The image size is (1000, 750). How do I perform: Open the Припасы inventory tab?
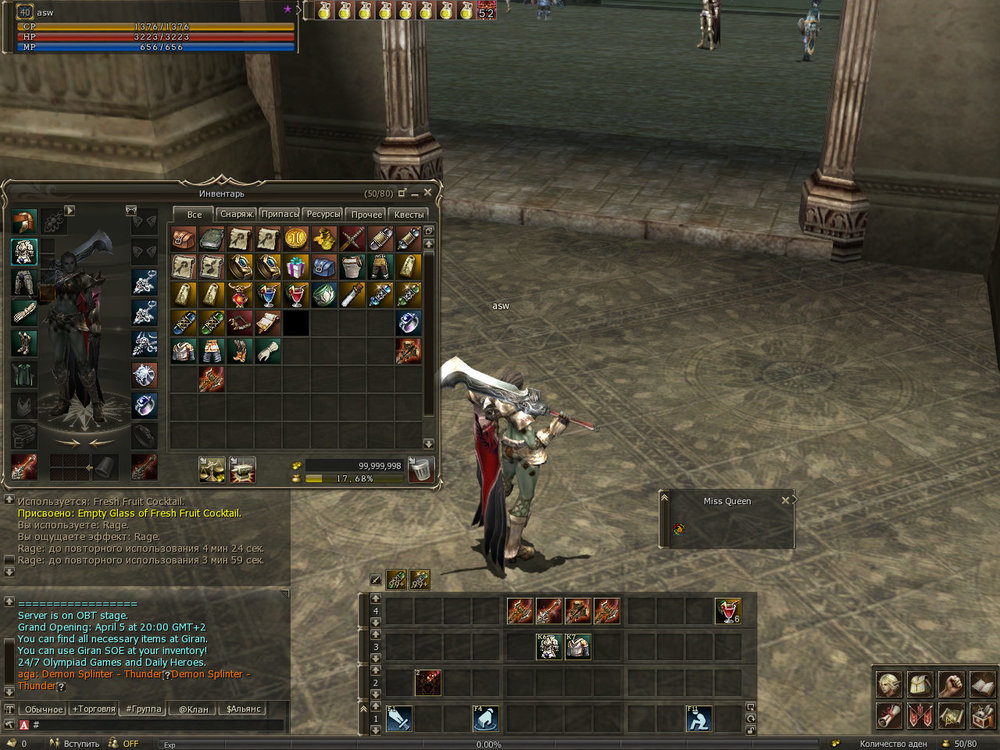point(280,214)
